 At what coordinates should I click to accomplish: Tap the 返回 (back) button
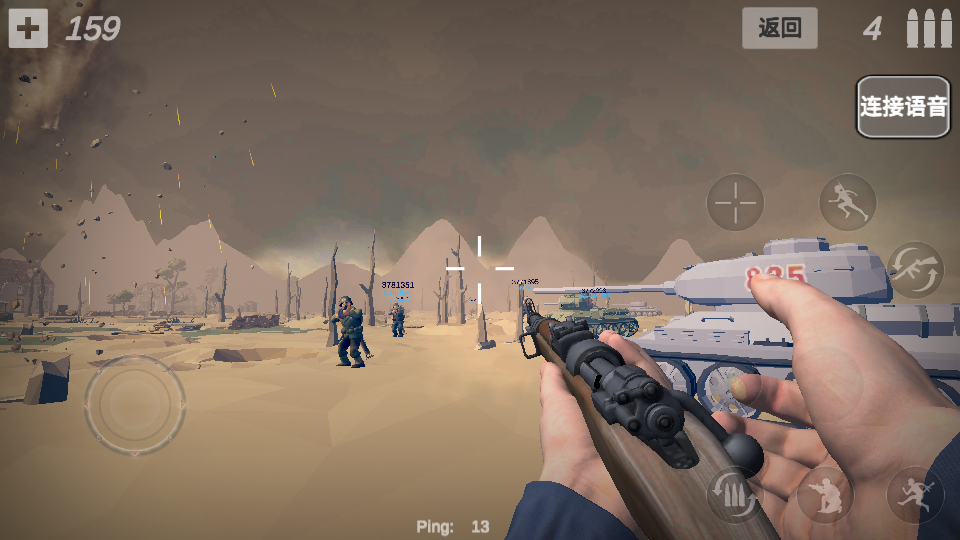[779, 28]
